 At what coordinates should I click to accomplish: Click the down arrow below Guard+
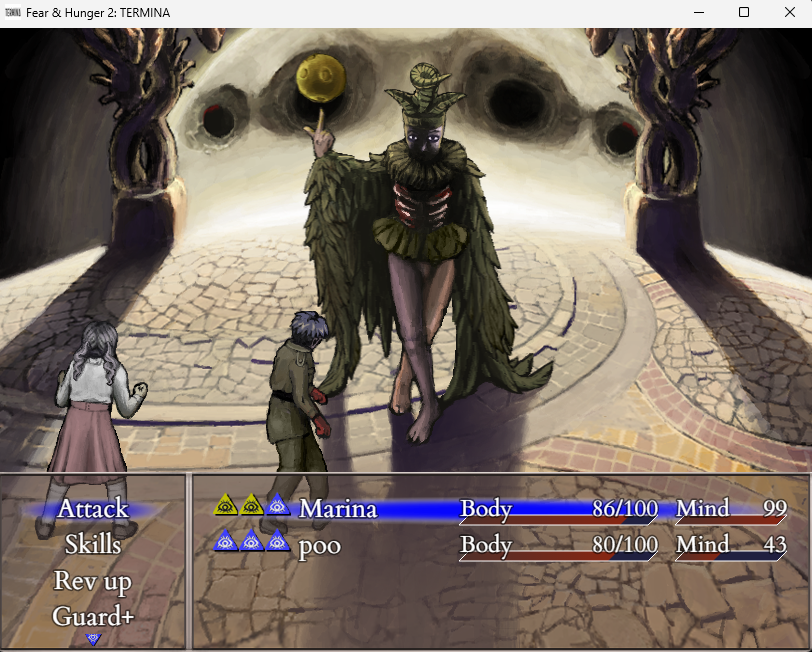click(x=93, y=638)
